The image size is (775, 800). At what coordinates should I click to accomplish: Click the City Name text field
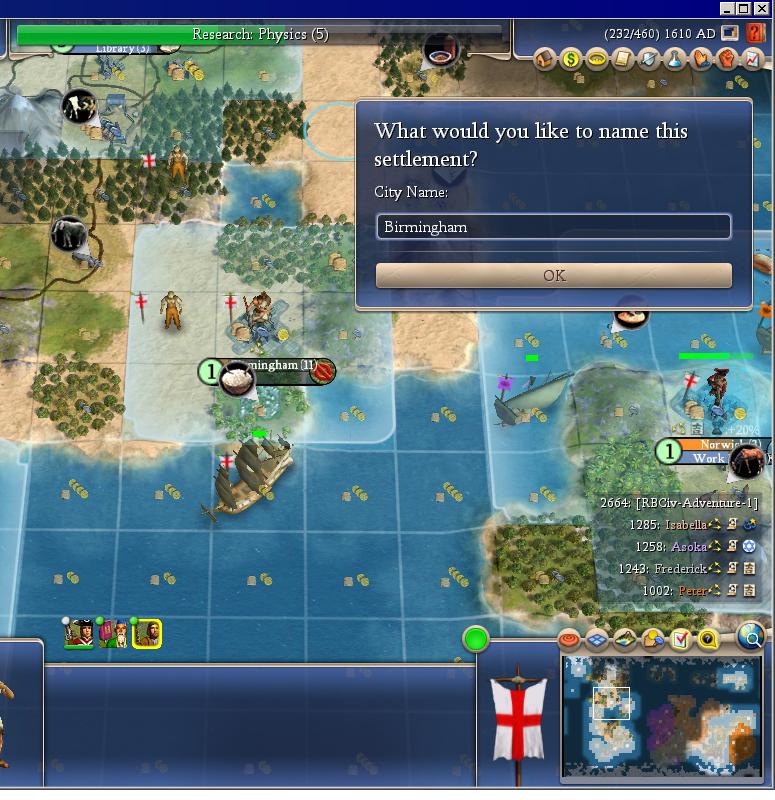point(553,227)
